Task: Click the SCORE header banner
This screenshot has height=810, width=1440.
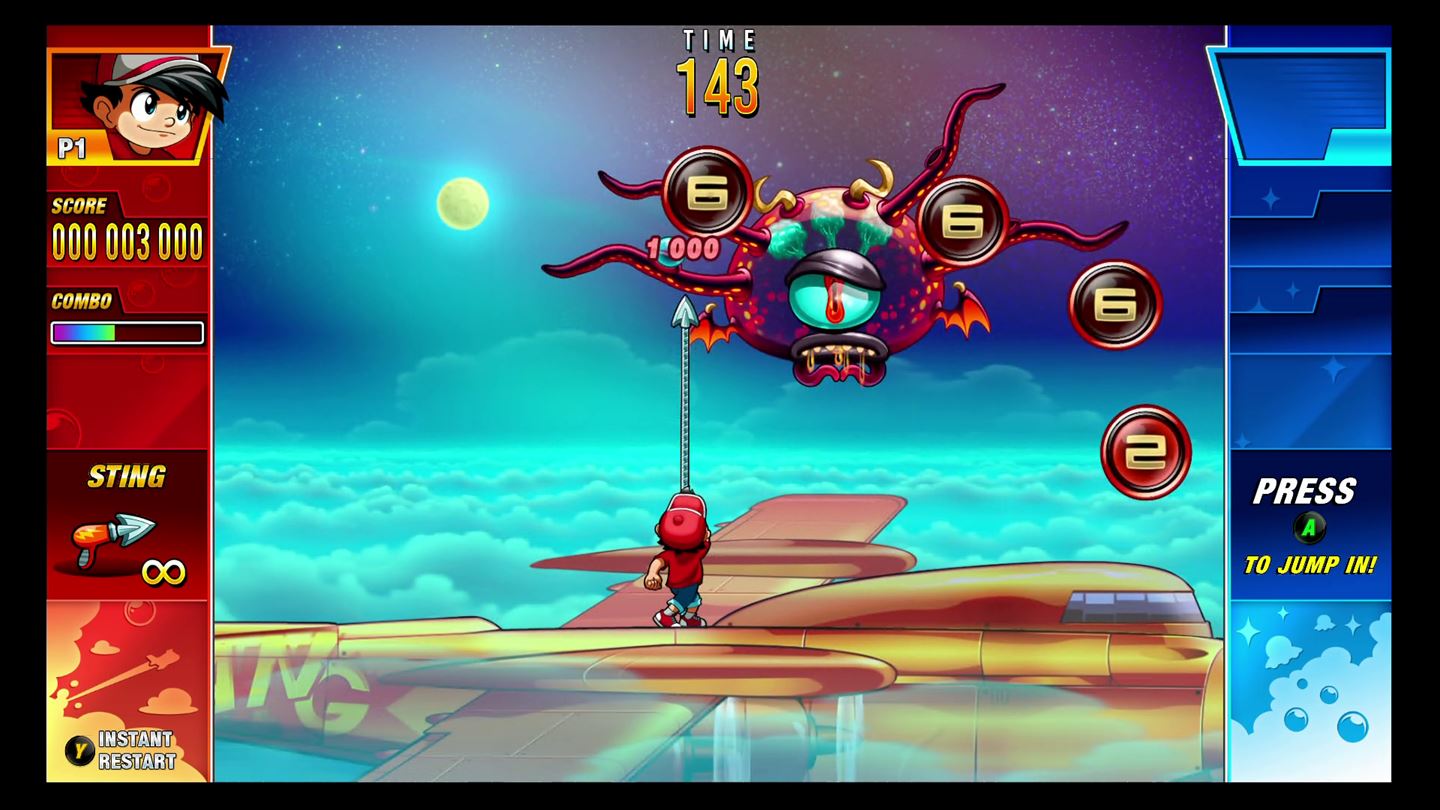Action: (80, 206)
